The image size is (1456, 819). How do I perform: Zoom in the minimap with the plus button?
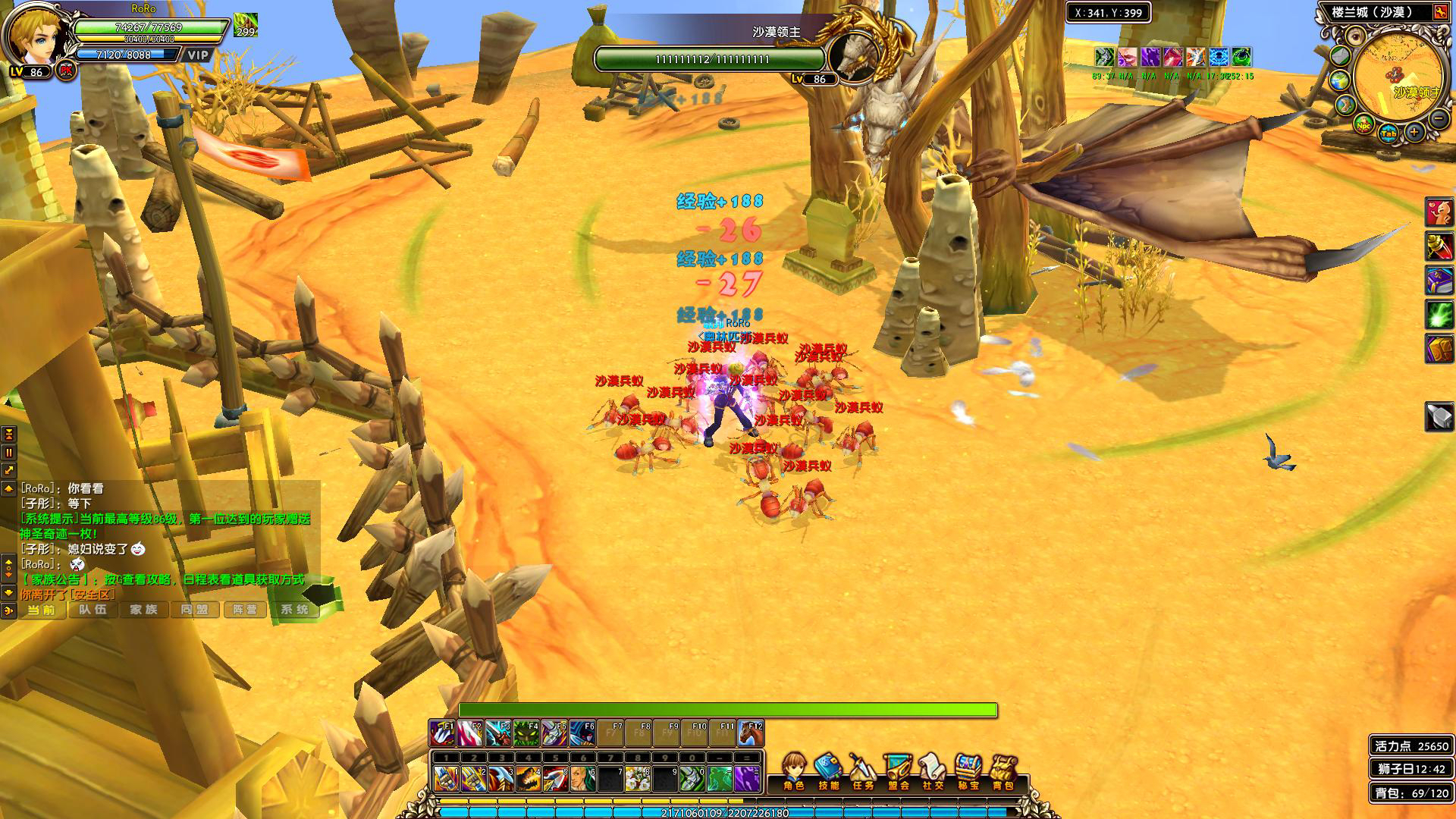point(1414,133)
